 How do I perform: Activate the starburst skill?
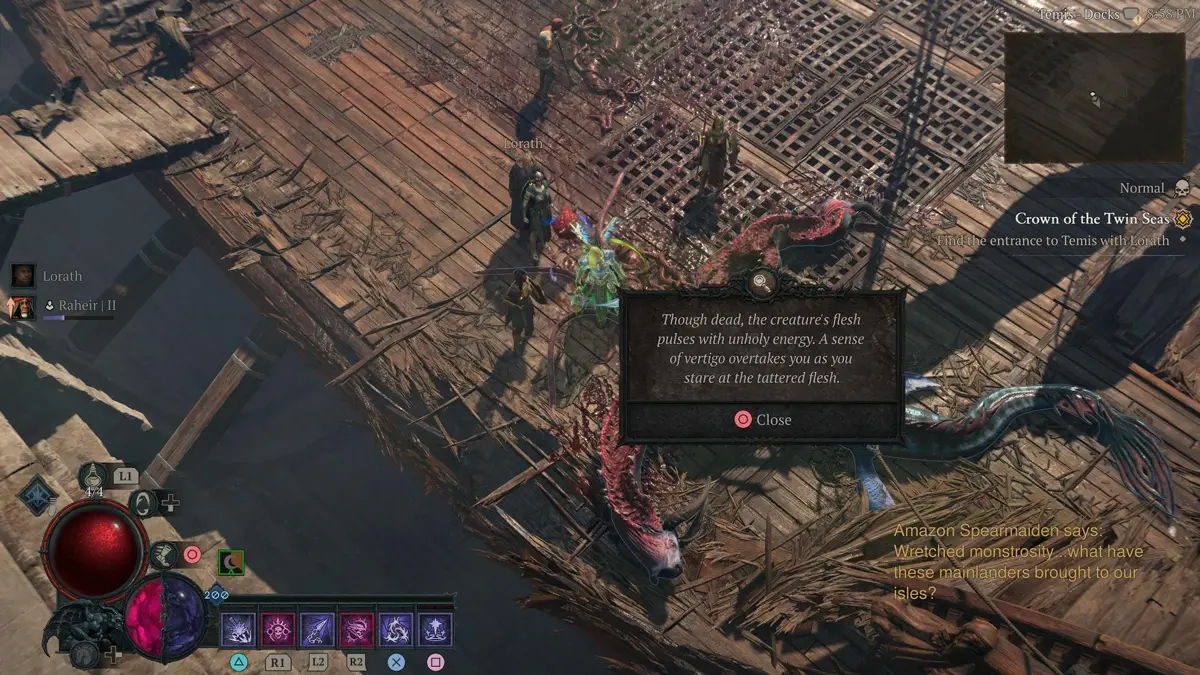pyautogui.click(x=435, y=629)
